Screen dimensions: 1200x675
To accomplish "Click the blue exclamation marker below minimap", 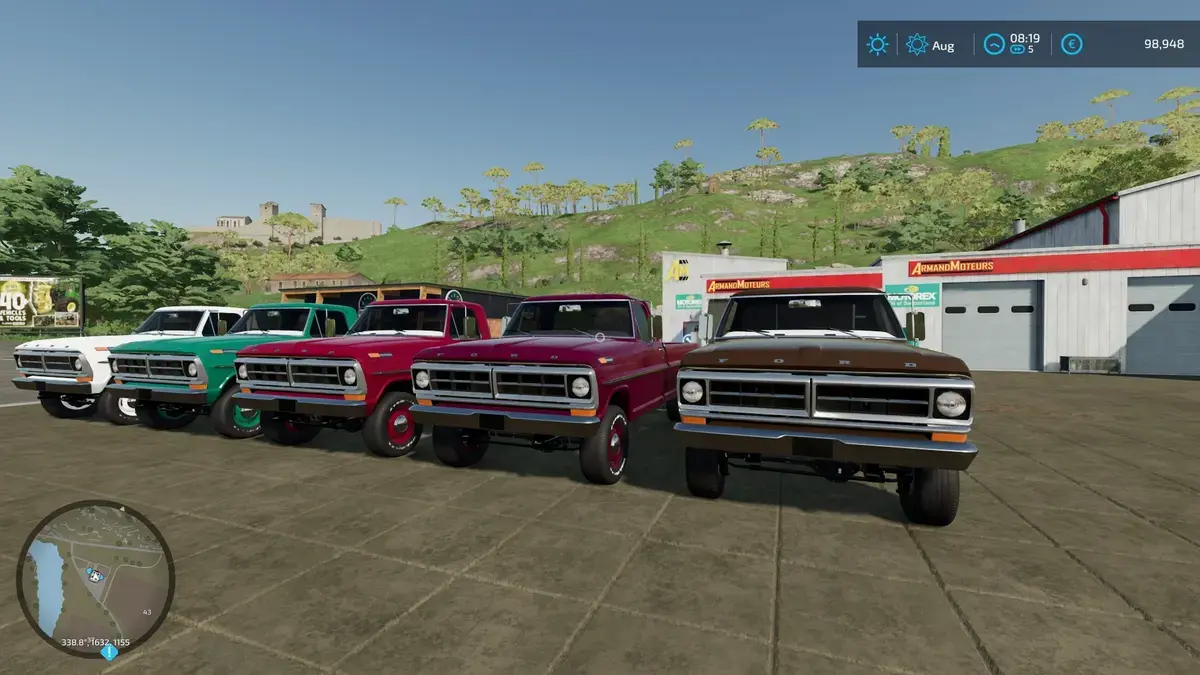I will coord(109,652).
